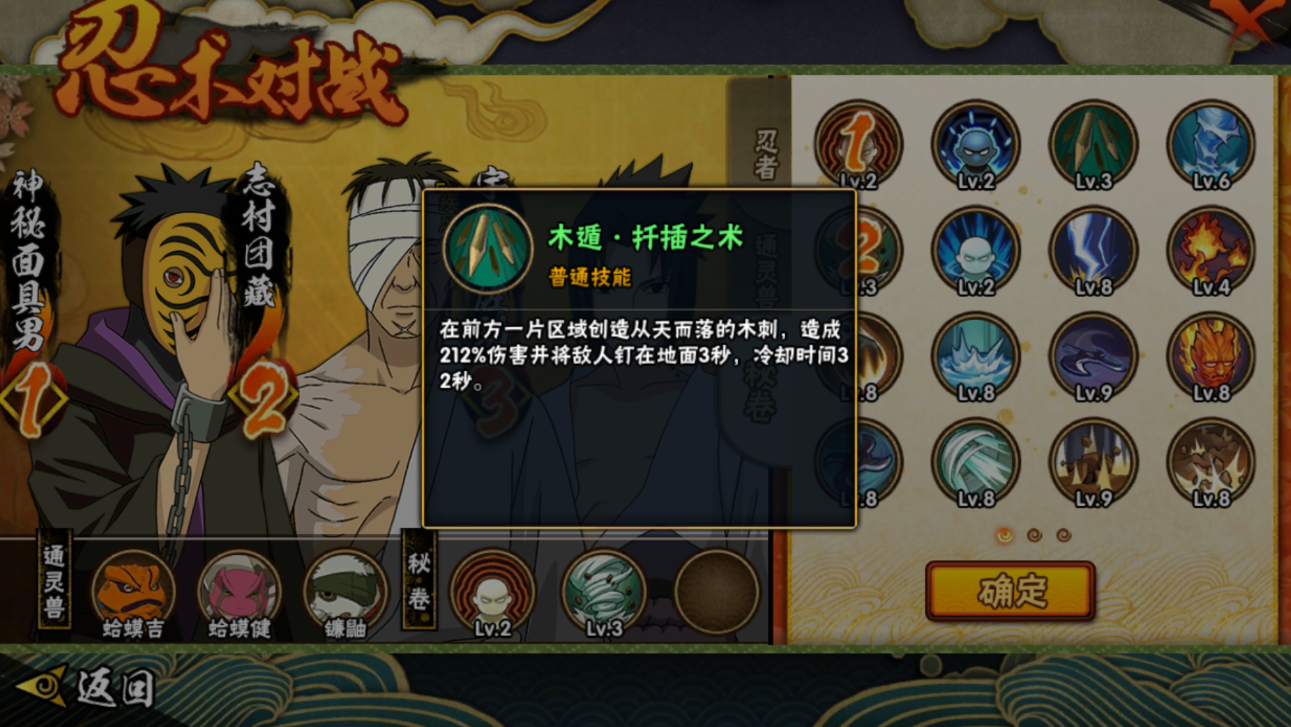Image resolution: width=1291 pixels, height=727 pixels.
Task: Choose summon beast 镰鼬
Action: tap(345, 592)
